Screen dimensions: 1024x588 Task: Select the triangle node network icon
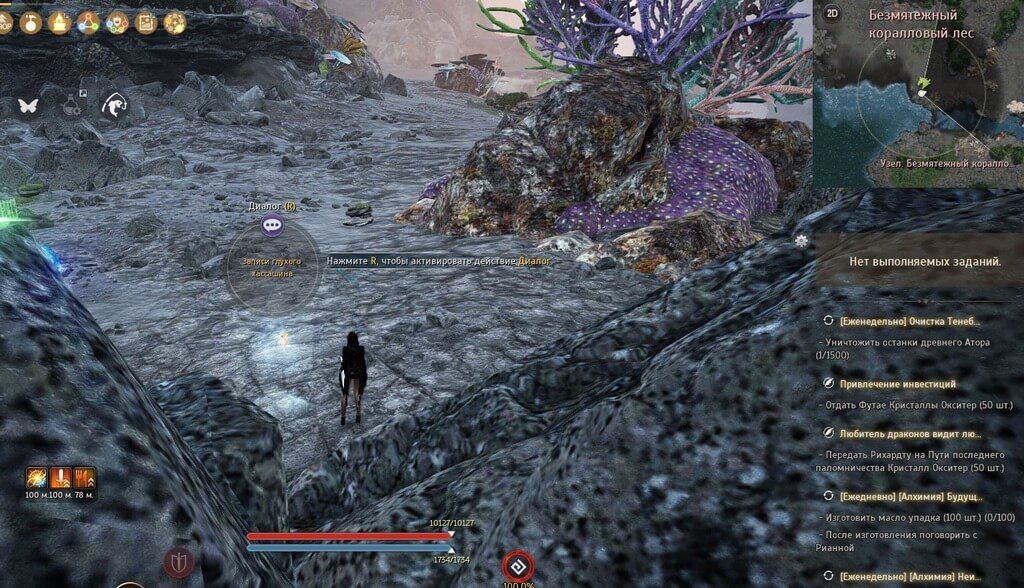88,22
